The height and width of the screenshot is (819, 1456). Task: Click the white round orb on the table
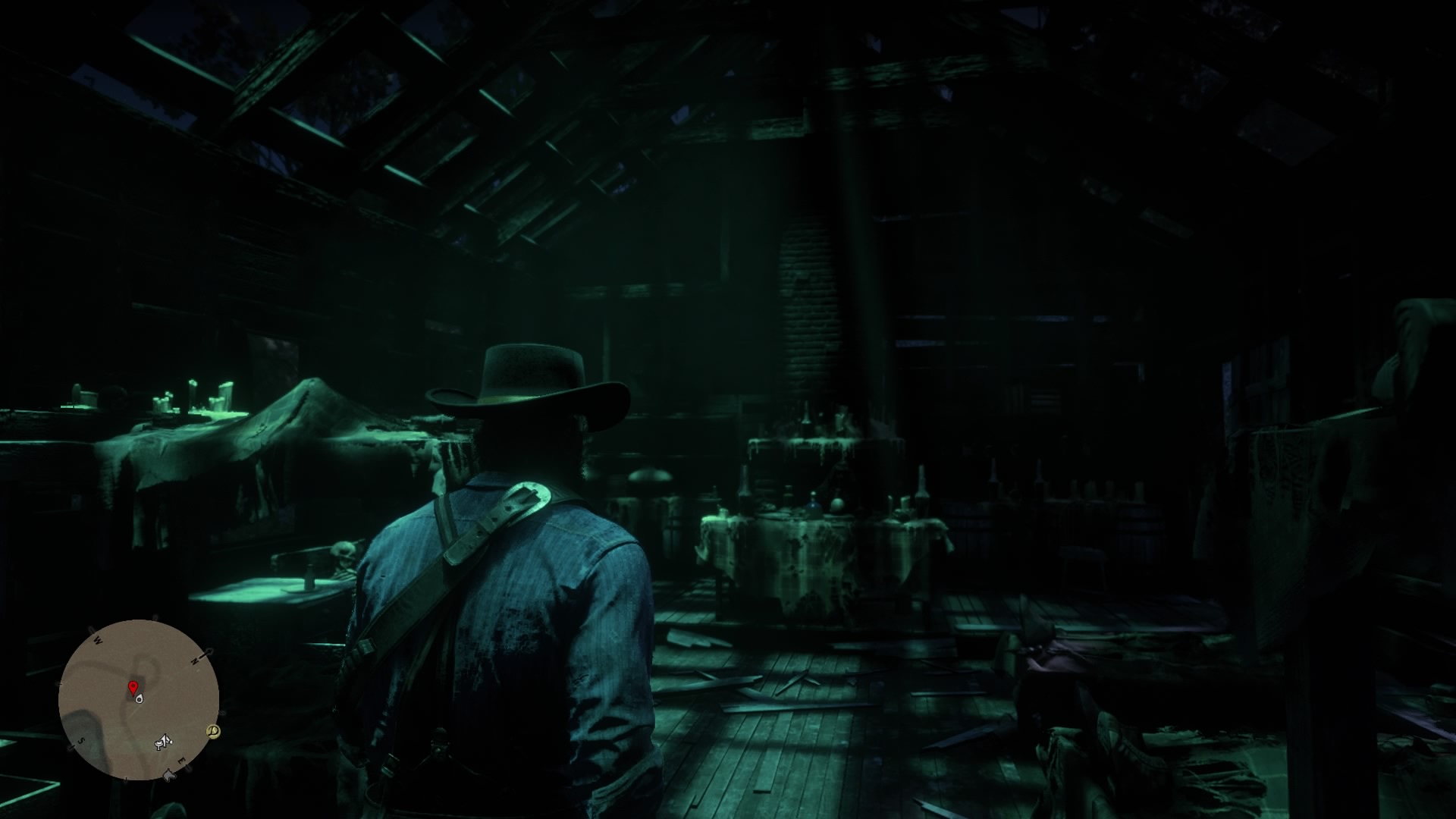tap(837, 505)
